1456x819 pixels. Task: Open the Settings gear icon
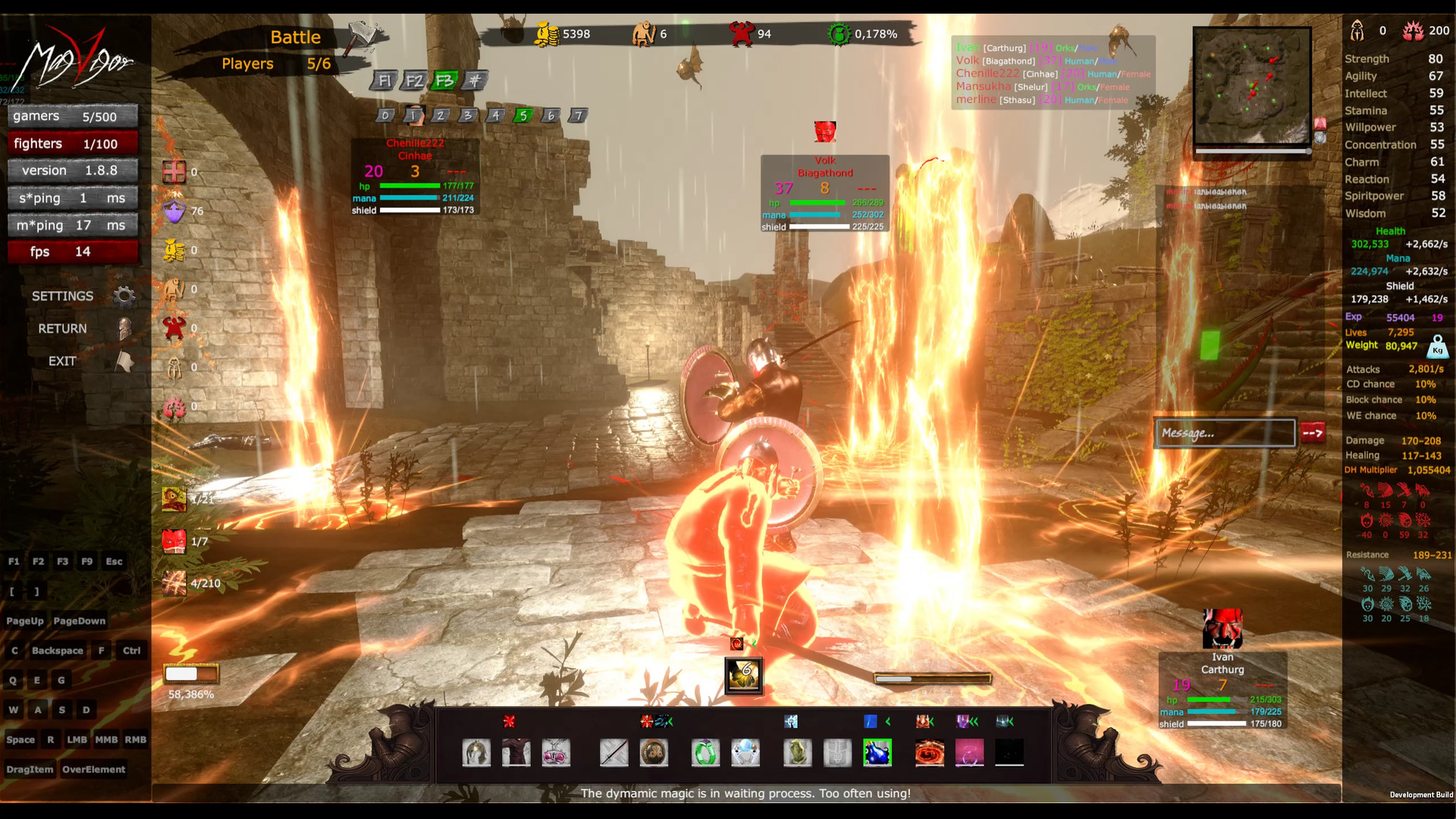pos(124,296)
